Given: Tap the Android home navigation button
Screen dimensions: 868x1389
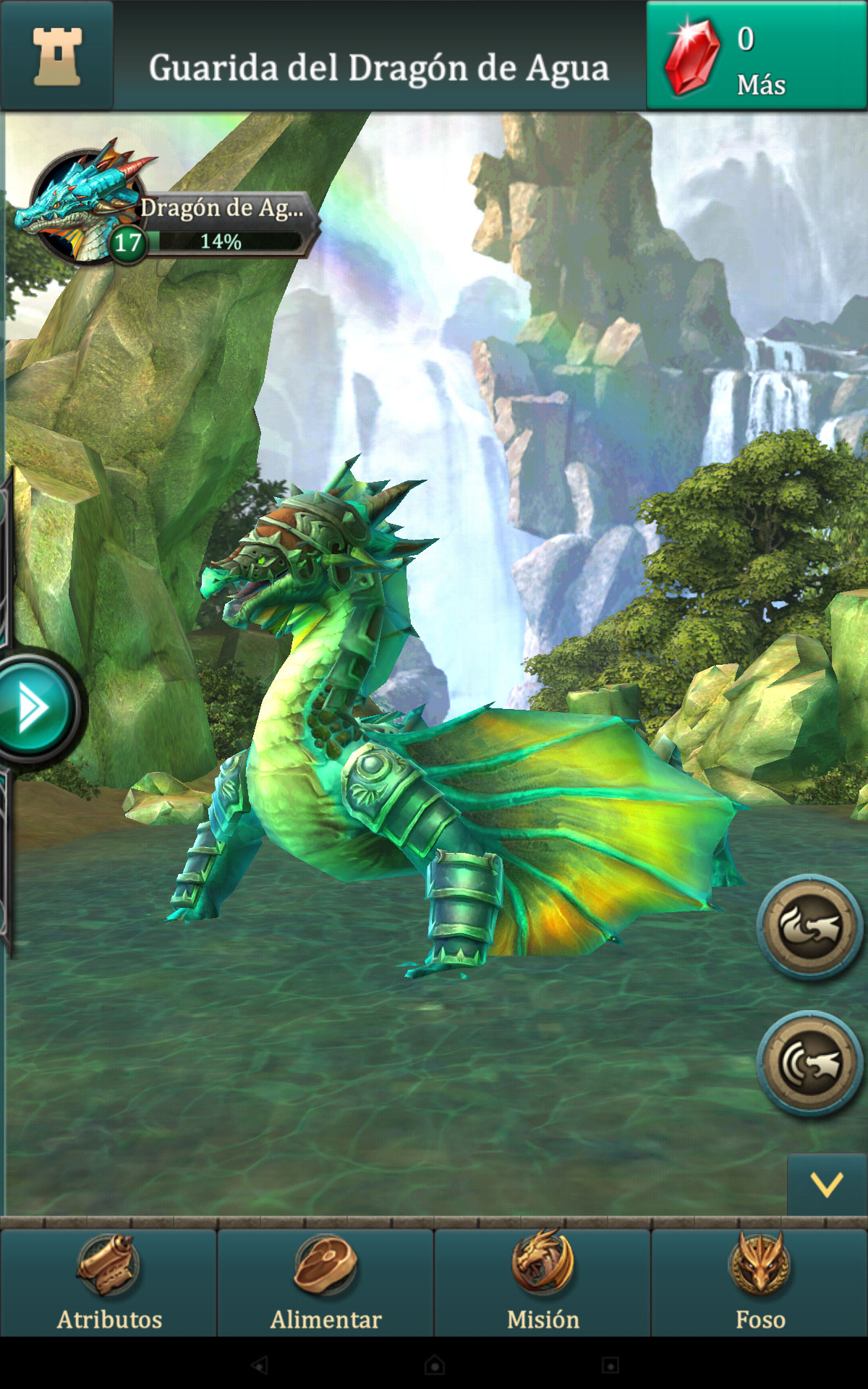Looking at the screenshot, I should click(434, 1365).
